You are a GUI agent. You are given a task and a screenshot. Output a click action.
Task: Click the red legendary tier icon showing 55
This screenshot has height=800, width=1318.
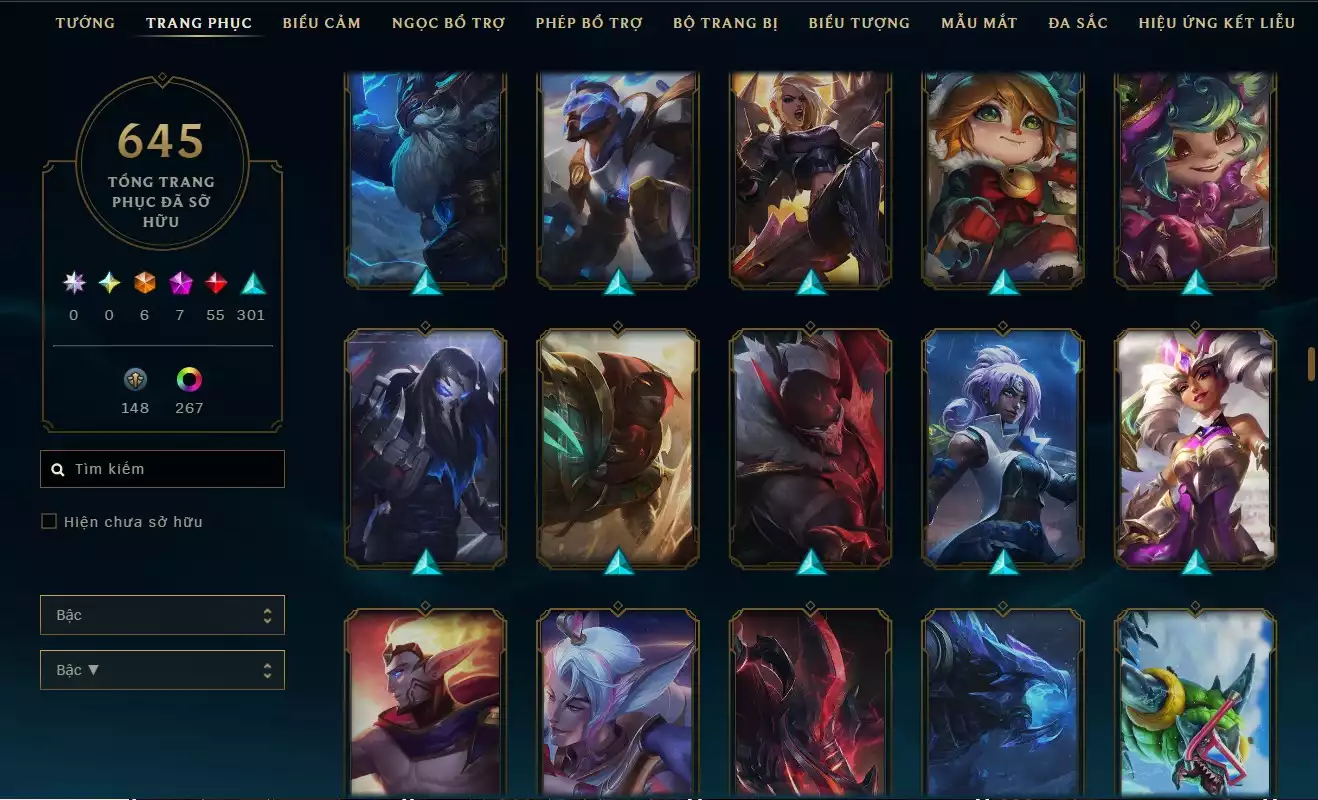coord(215,283)
